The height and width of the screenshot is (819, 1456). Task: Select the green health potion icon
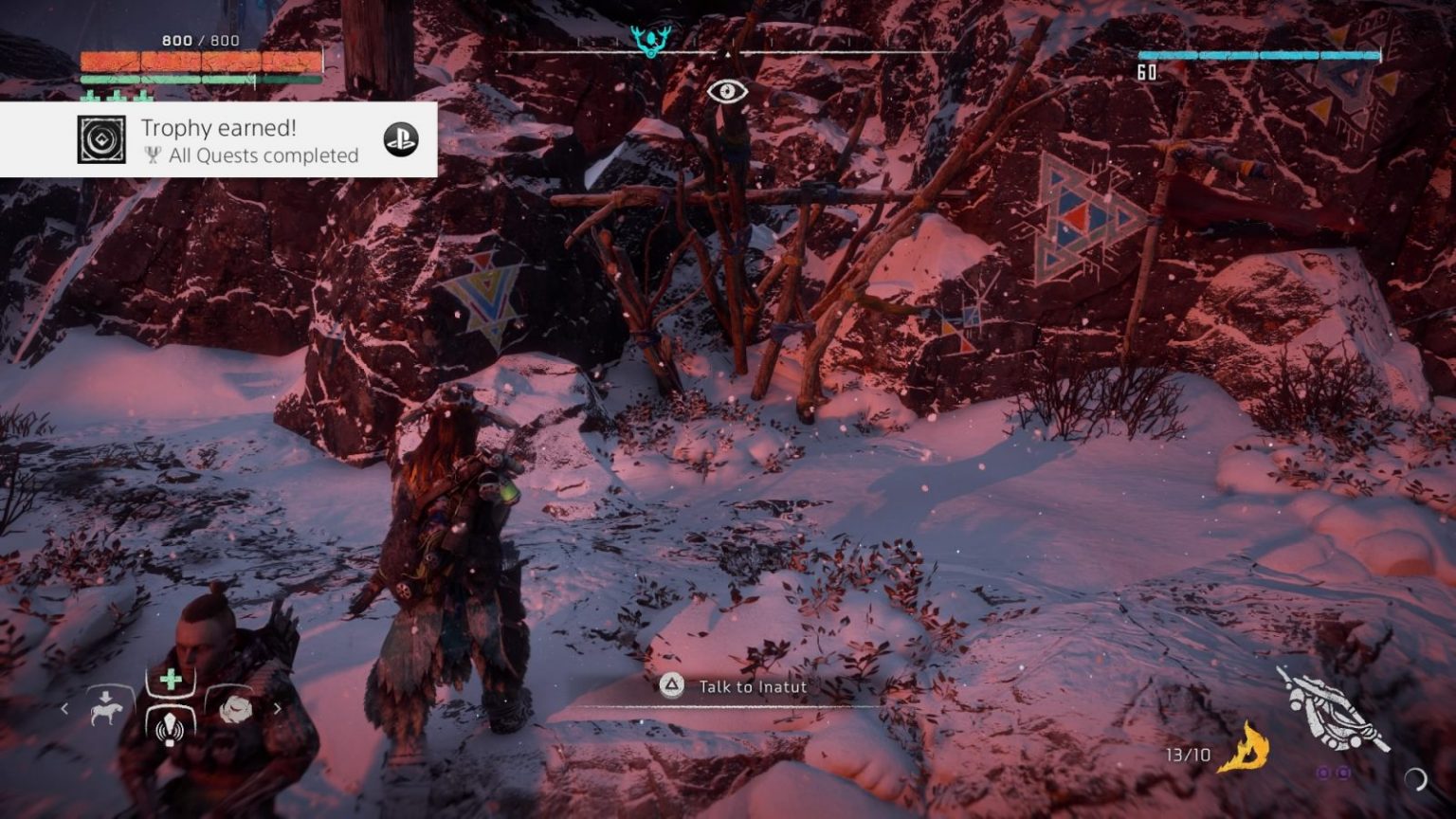(170, 679)
